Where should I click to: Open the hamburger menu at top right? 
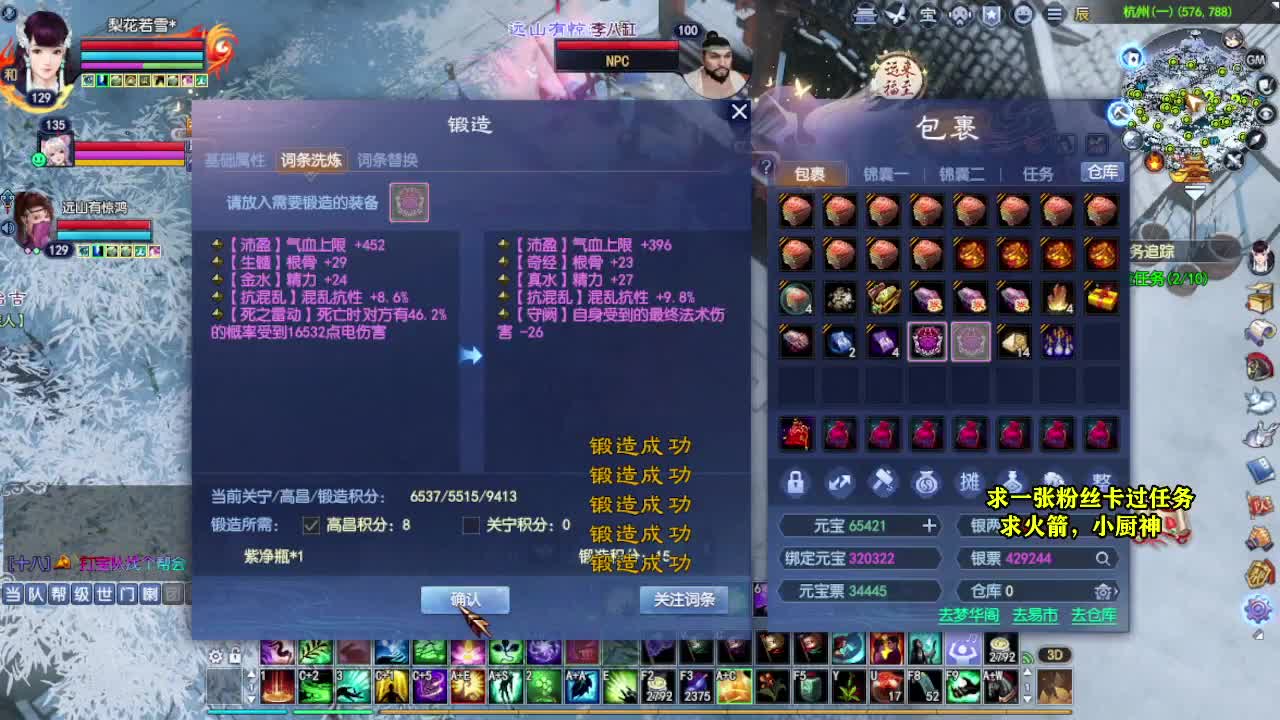point(1055,15)
